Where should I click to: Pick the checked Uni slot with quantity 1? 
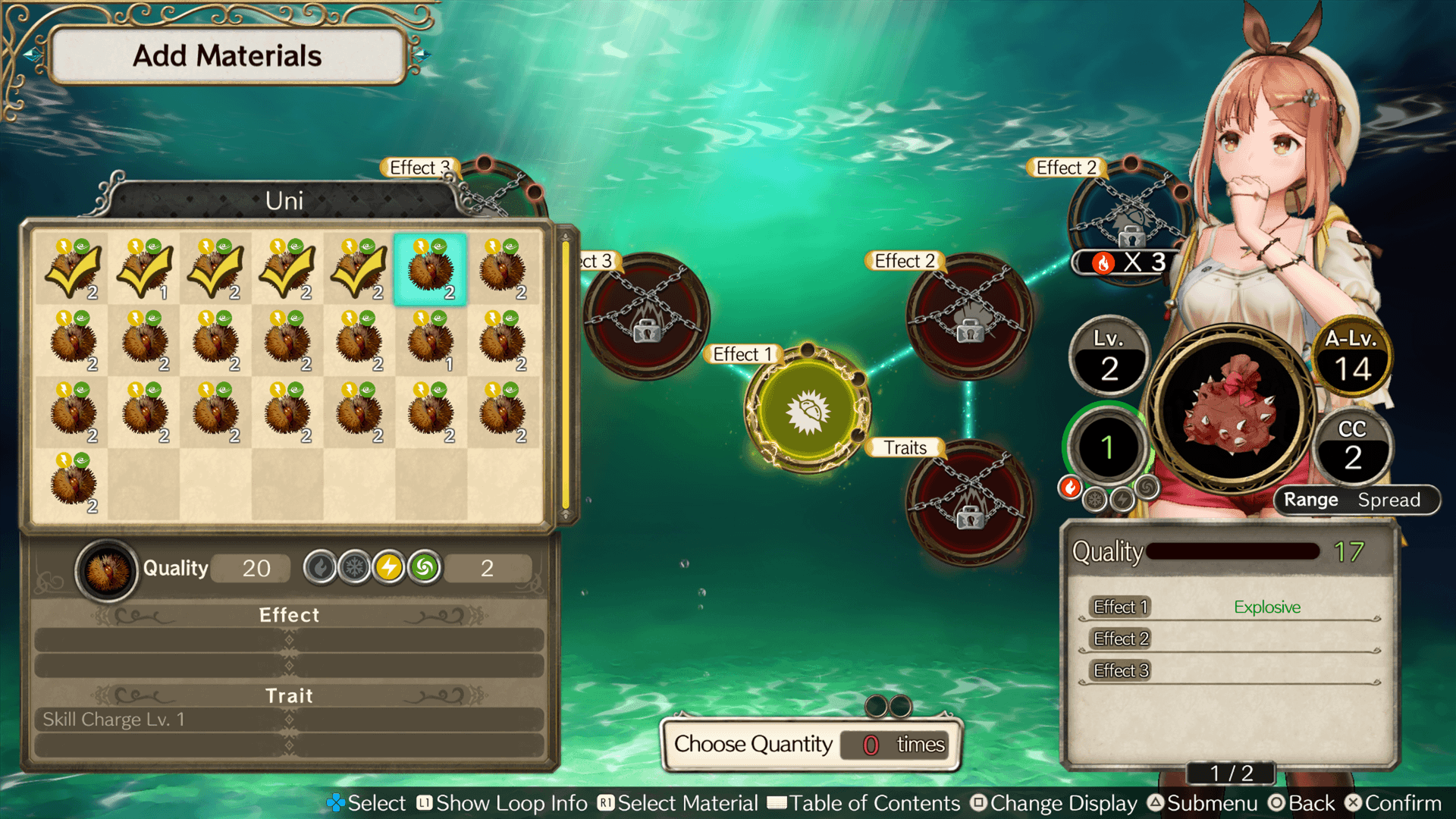coord(144,270)
